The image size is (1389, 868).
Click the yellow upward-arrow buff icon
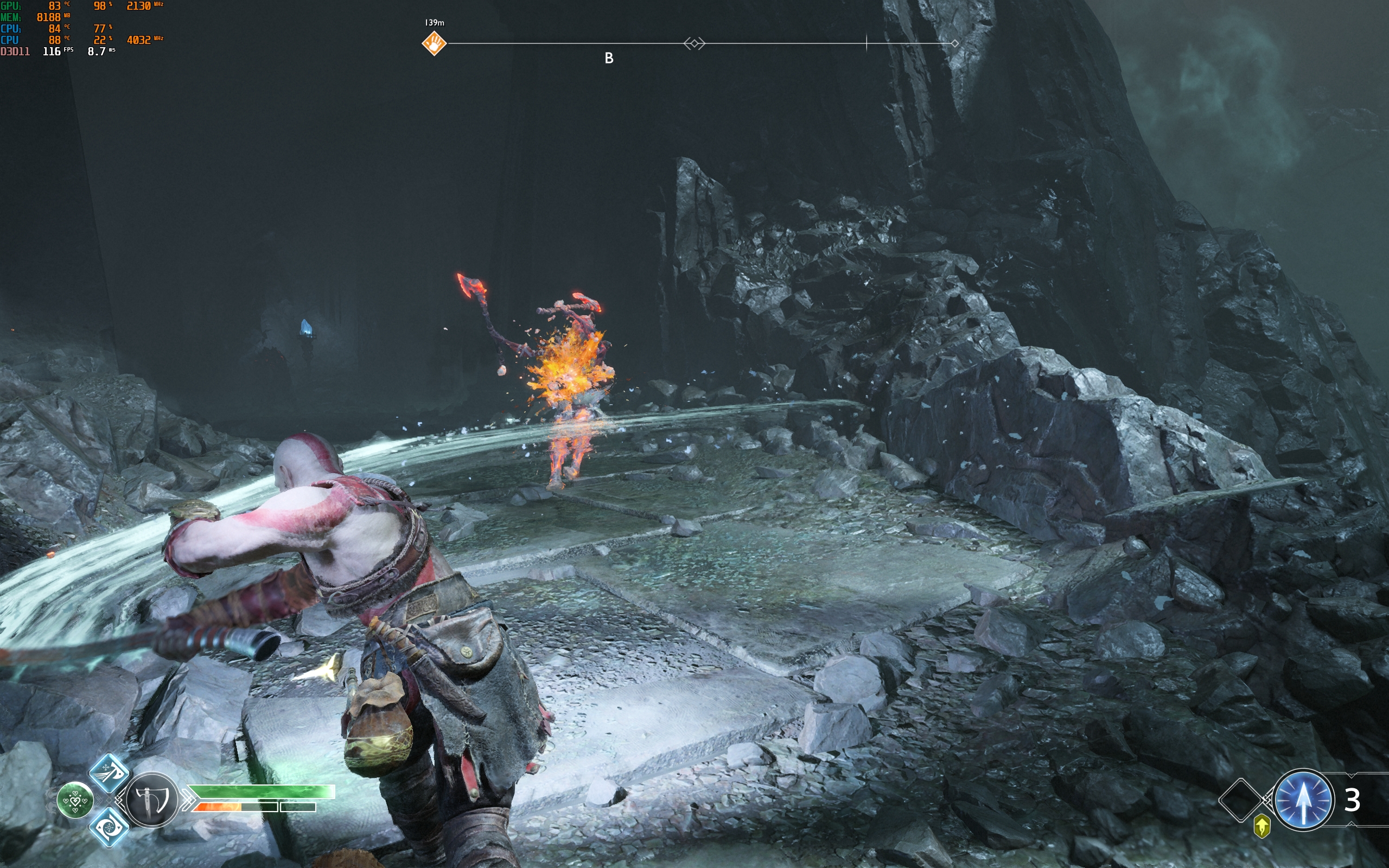pos(1261,827)
